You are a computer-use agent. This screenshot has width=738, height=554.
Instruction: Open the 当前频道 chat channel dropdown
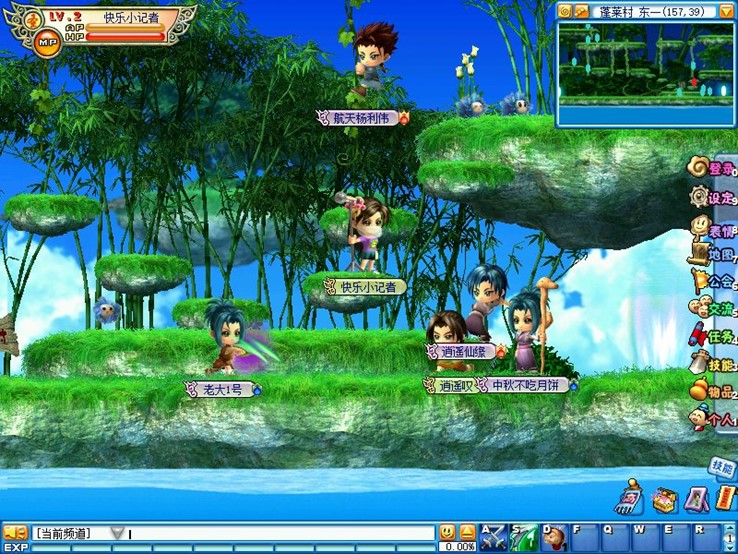[x=118, y=533]
